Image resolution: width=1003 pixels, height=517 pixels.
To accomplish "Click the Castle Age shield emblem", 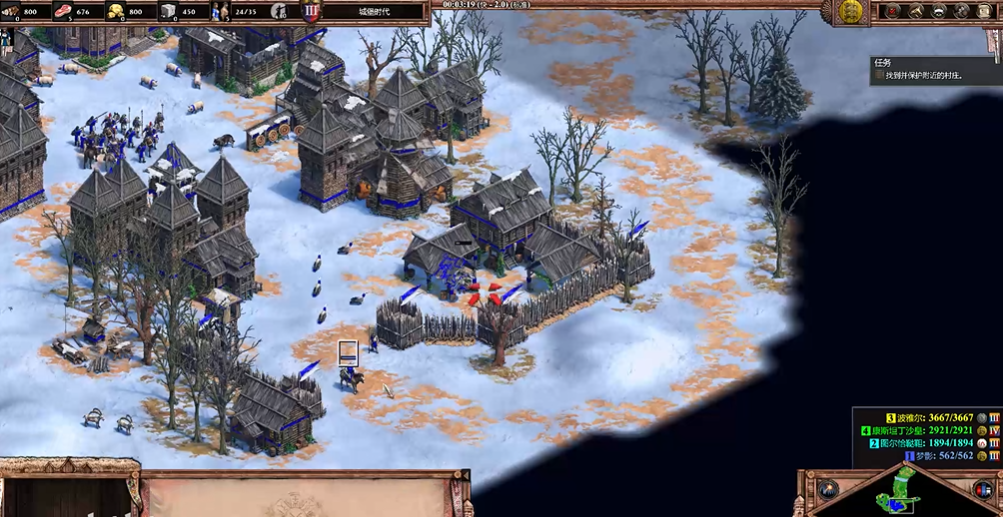I will point(311,12).
